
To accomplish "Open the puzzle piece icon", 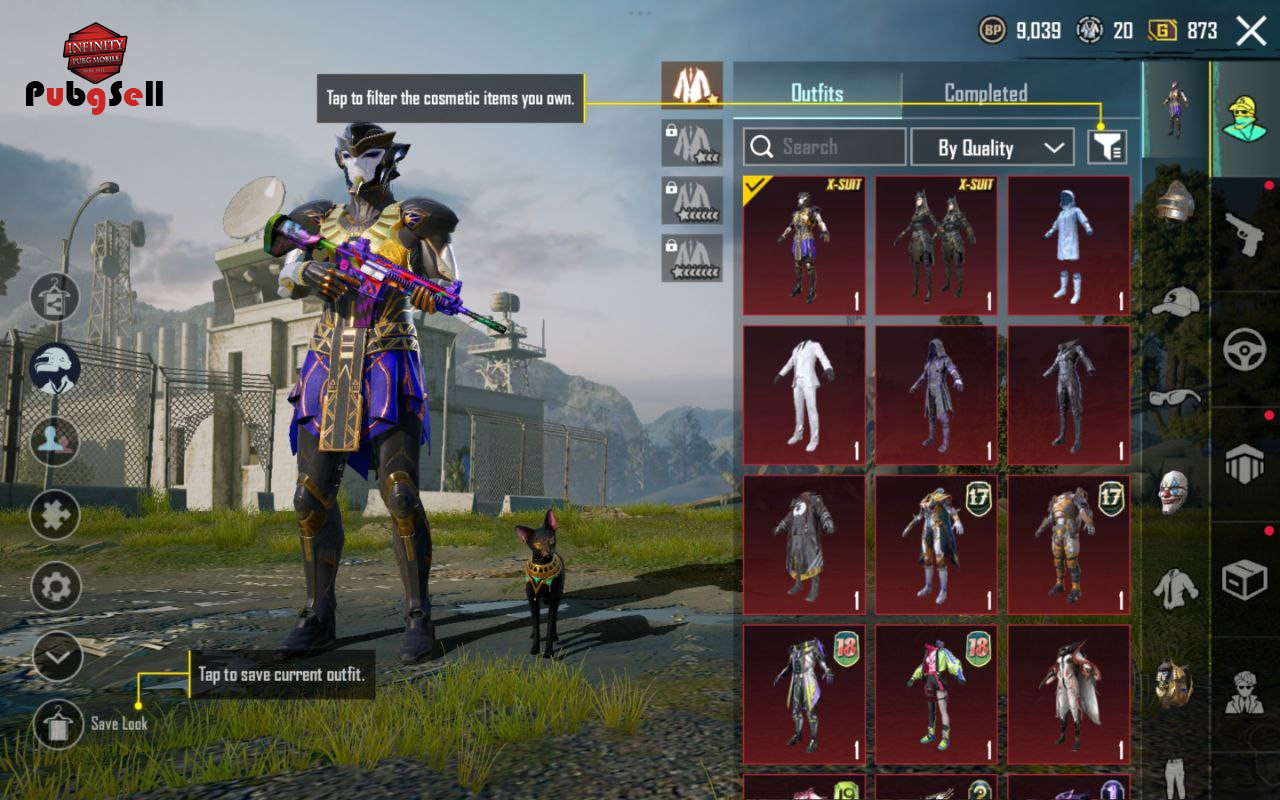I will (x=56, y=516).
